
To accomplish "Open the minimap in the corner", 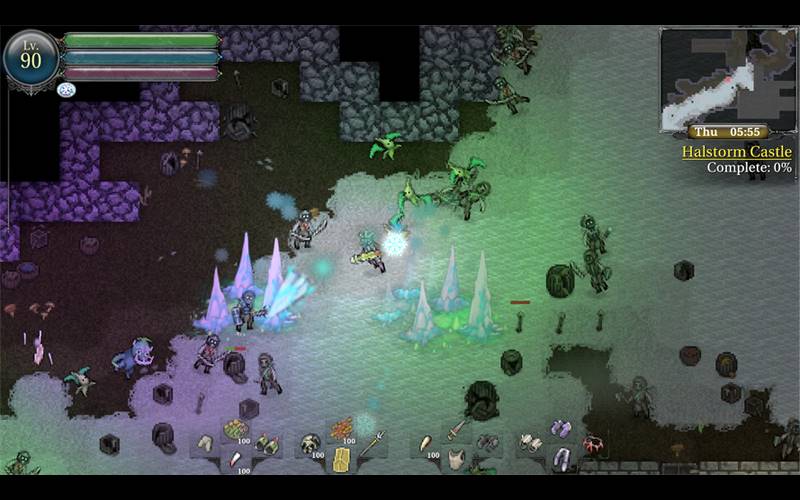I will 727,78.
